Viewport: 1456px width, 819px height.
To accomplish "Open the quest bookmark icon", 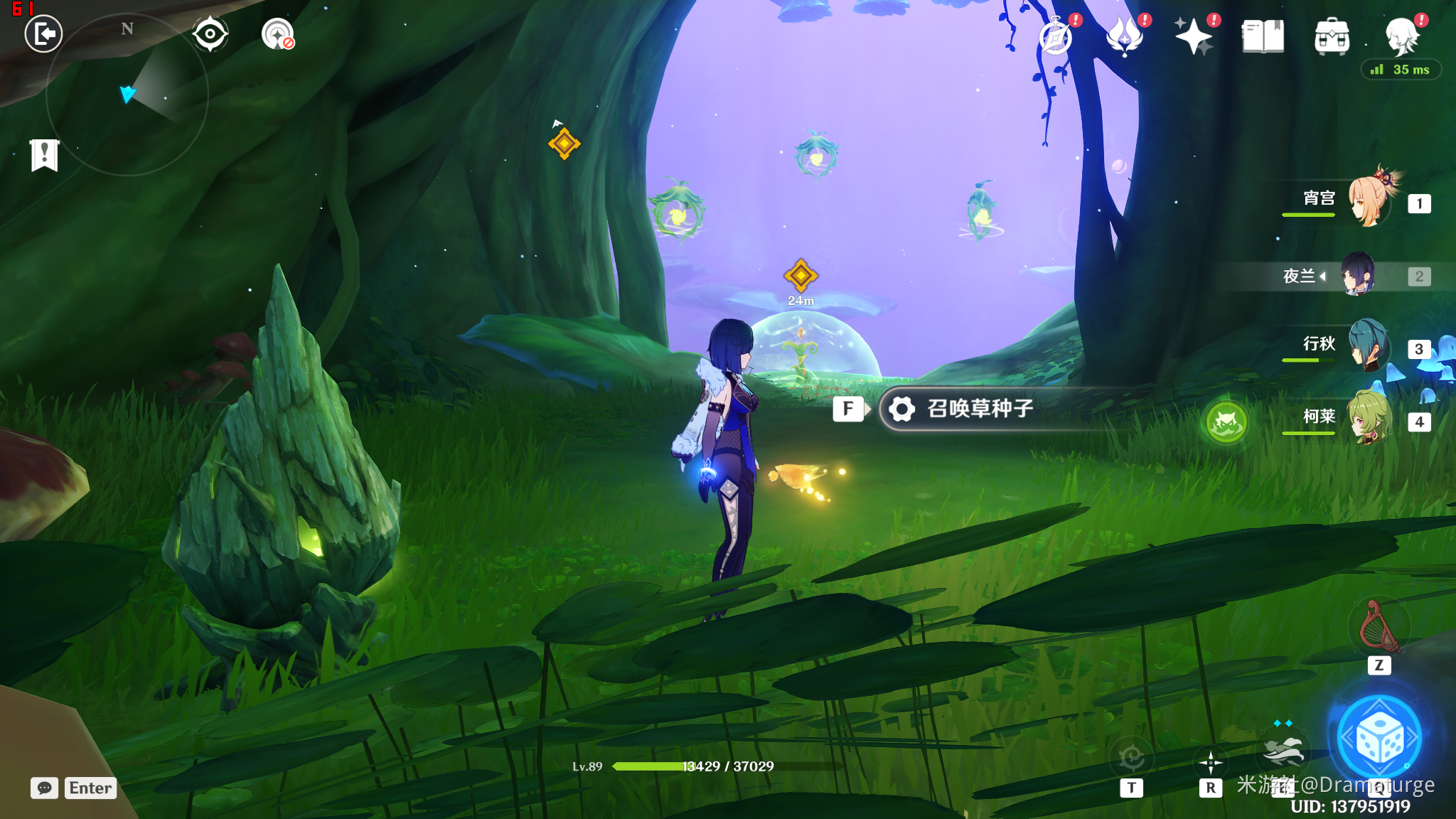I will click(44, 154).
